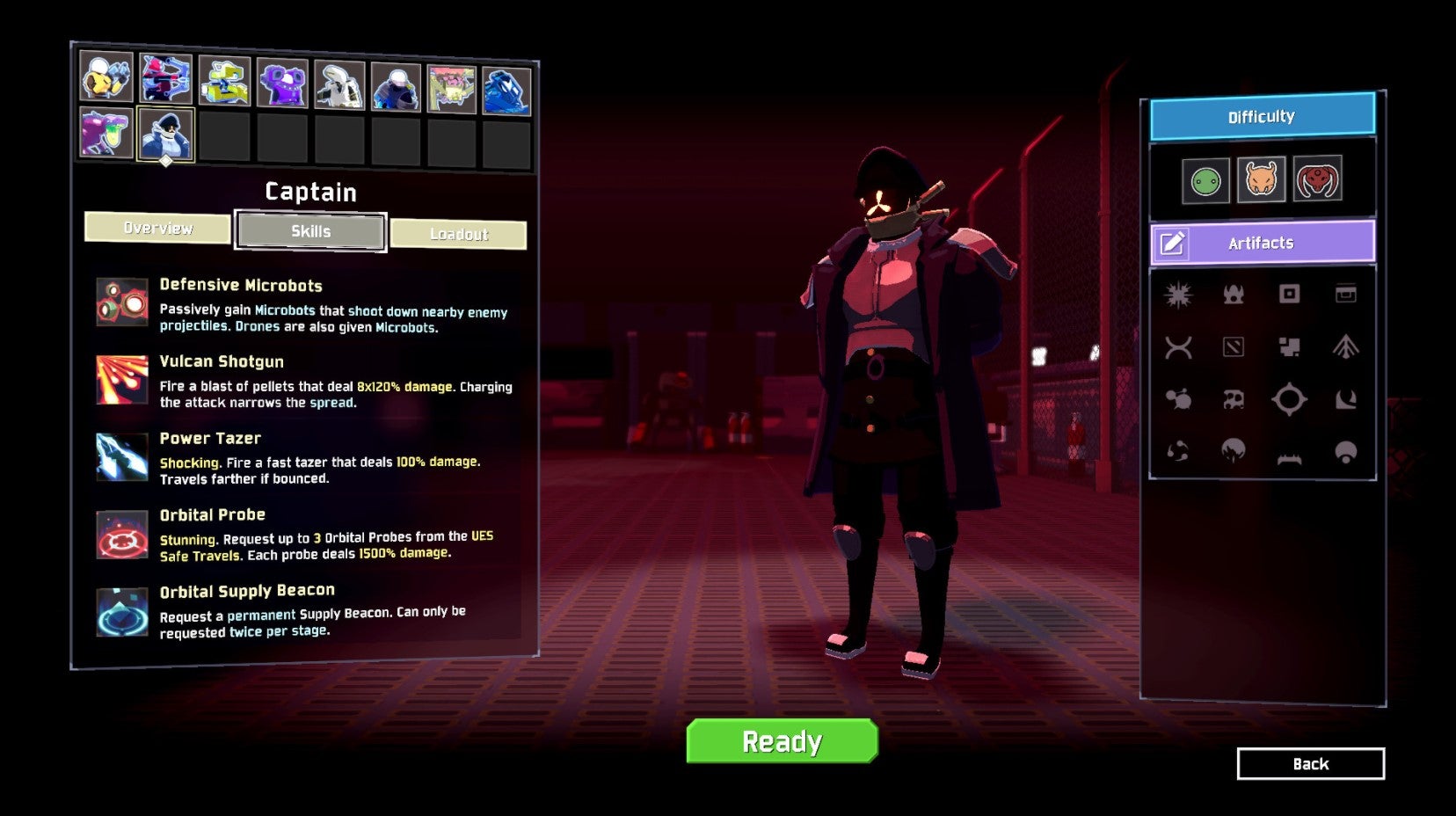
Task: Select the crosshair Command artifact icon
Action: pyautogui.click(x=1290, y=398)
